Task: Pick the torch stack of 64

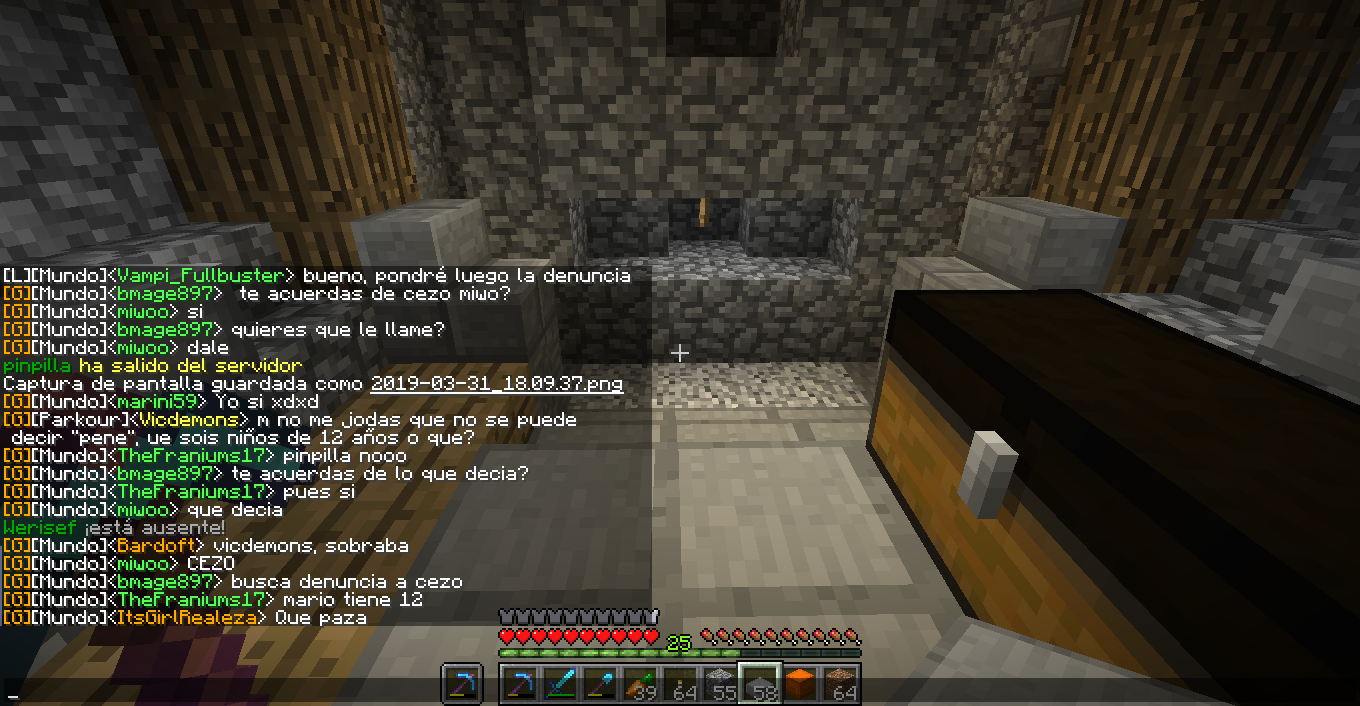Action: point(680,686)
